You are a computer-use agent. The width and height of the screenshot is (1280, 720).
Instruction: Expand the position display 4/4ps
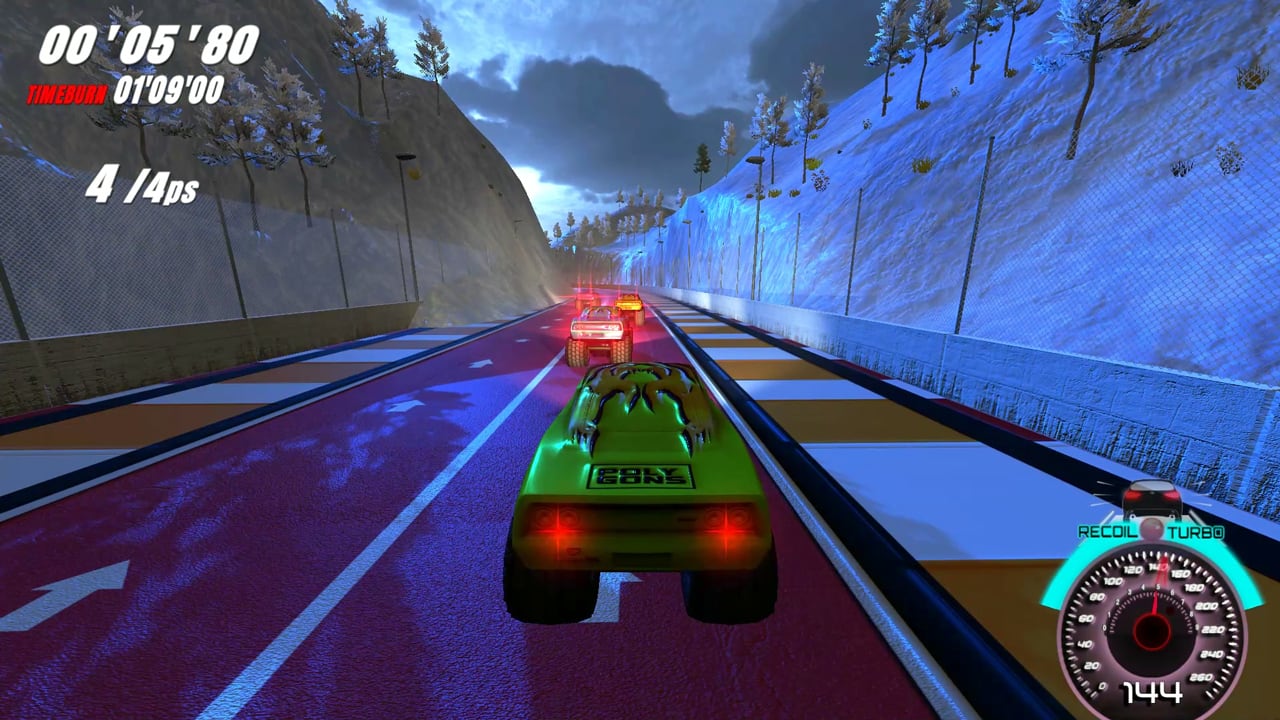143,185
